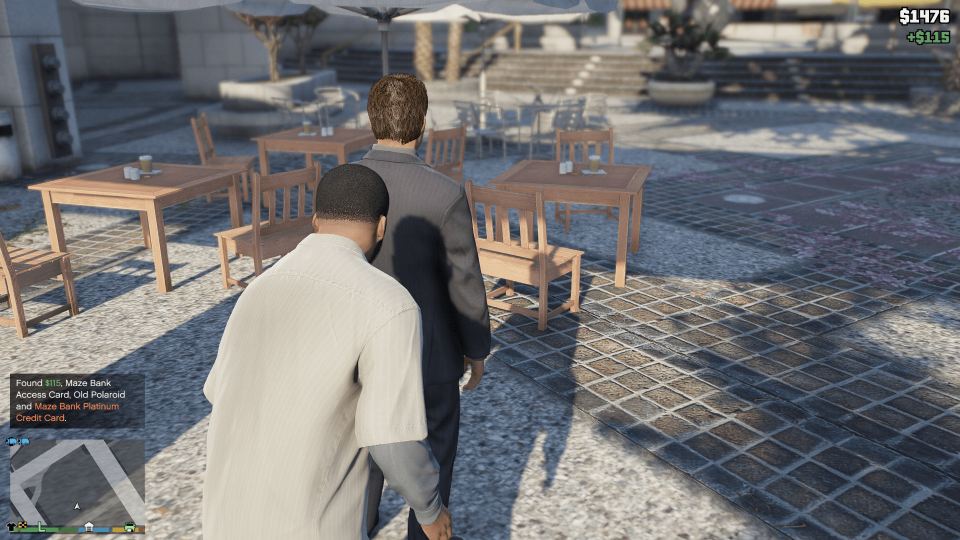Select the green vehicle blip

pos(129,526)
